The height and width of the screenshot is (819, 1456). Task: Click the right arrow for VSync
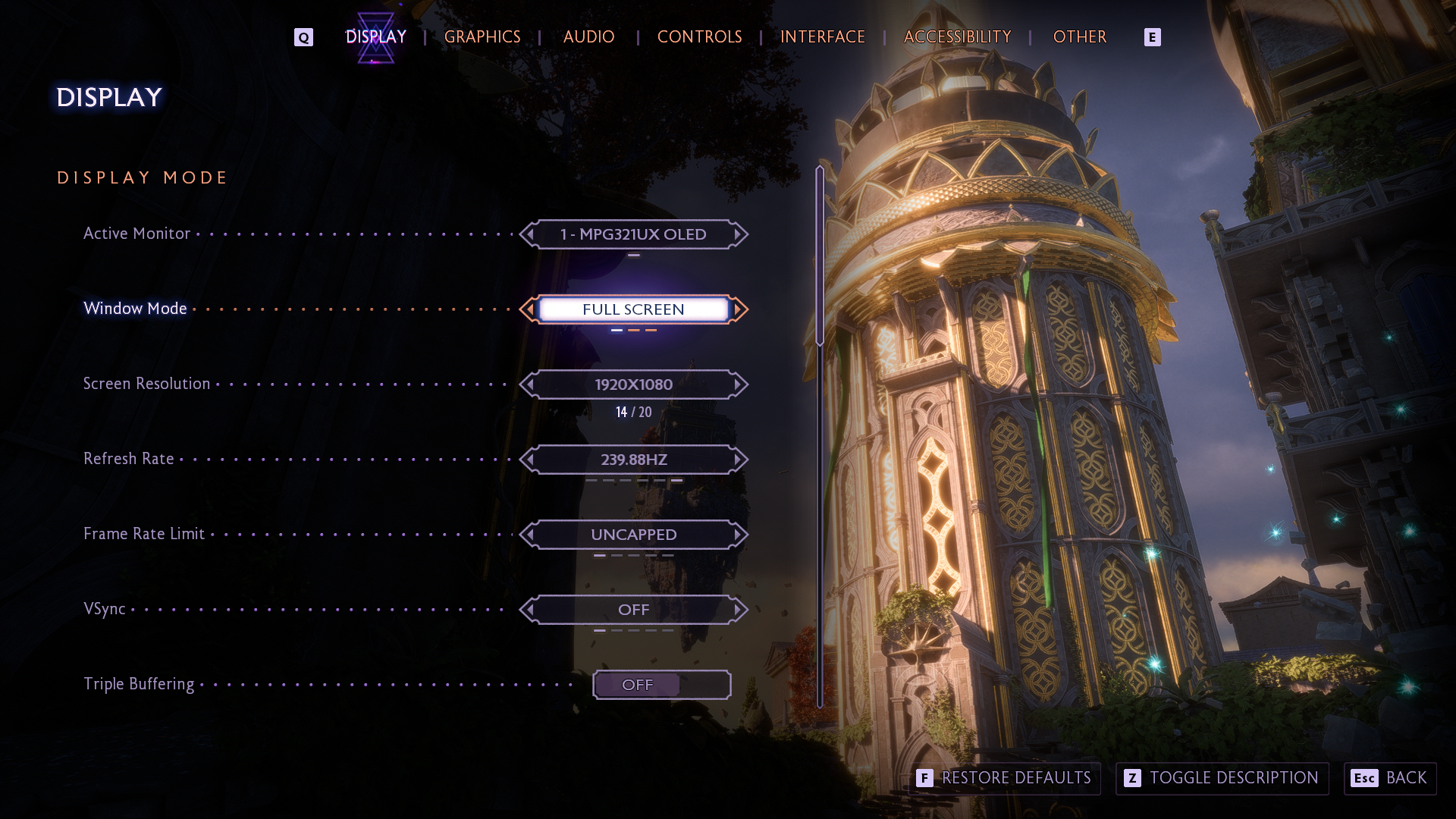click(x=738, y=610)
